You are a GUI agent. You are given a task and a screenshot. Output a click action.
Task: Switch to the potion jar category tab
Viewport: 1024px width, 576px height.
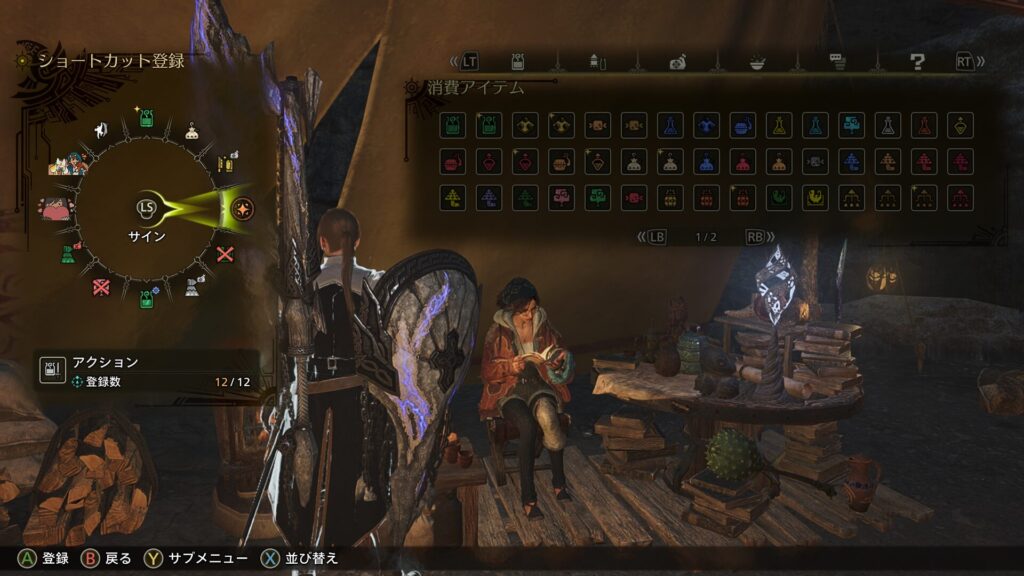(518, 61)
